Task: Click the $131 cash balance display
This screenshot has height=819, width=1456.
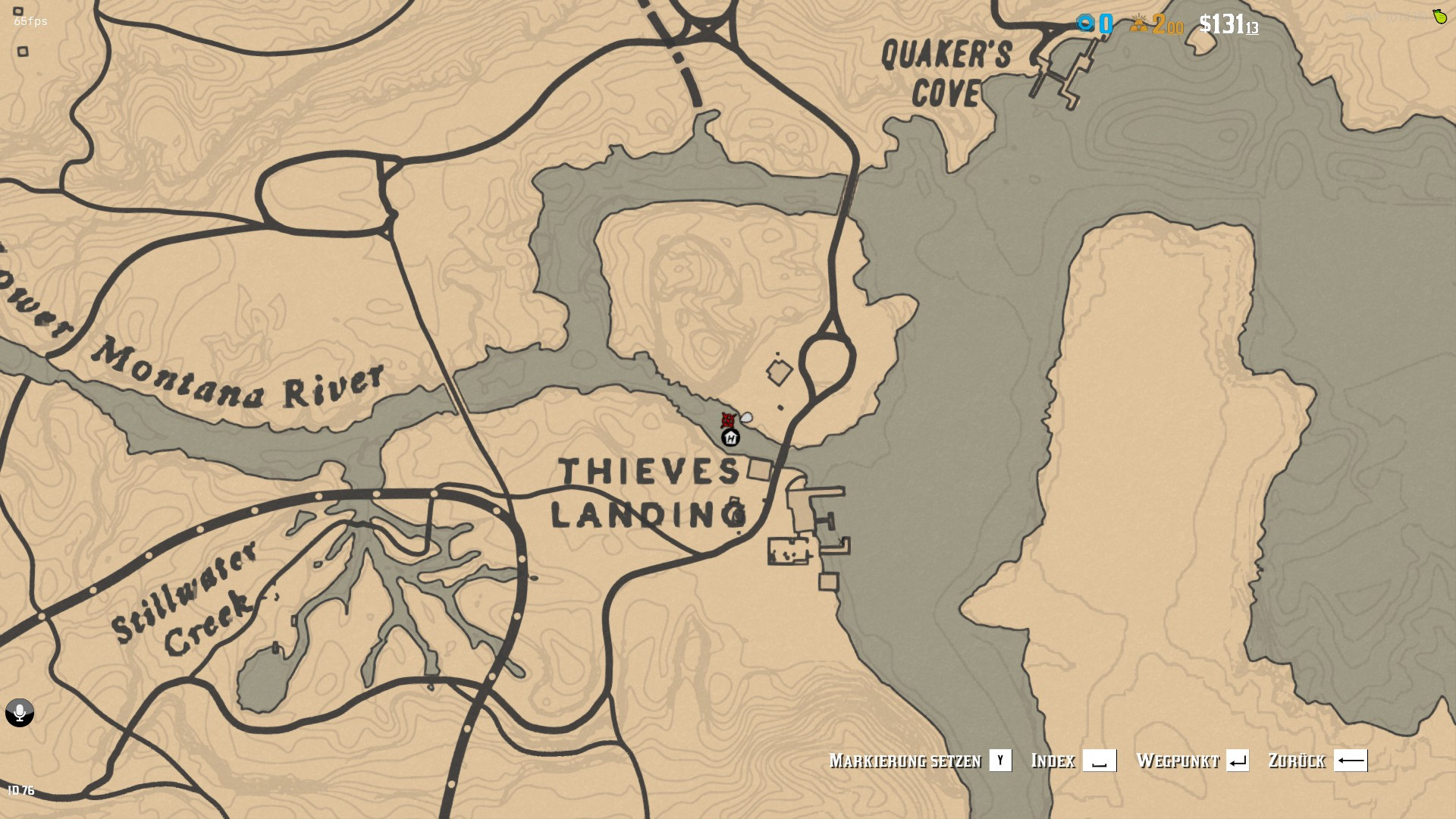Action: click(x=1228, y=24)
